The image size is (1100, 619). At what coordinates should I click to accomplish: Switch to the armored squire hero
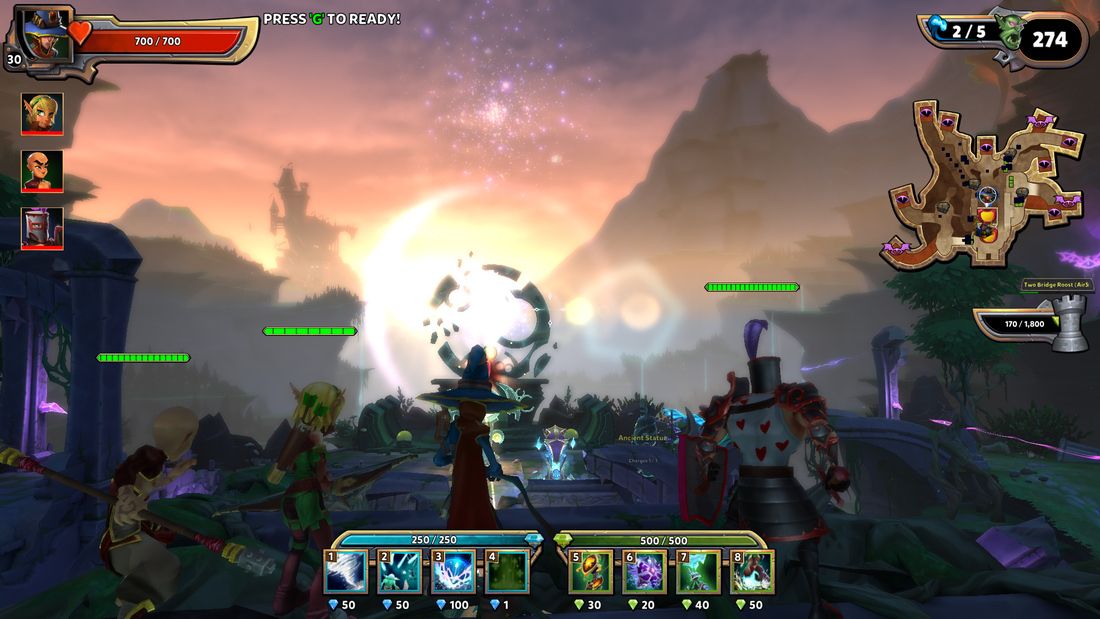(42, 228)
